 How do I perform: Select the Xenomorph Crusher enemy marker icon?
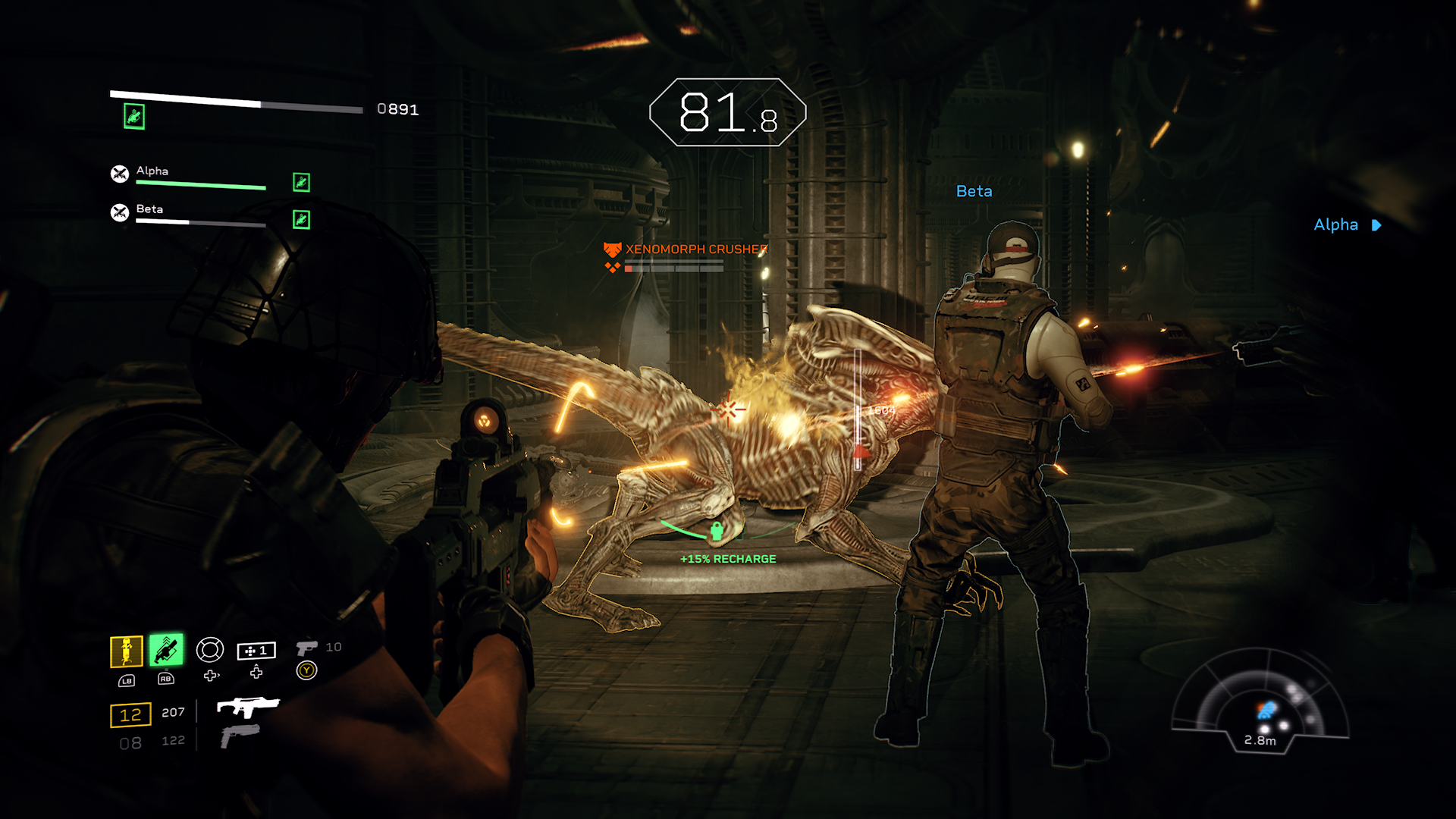[x=612, y=249]
